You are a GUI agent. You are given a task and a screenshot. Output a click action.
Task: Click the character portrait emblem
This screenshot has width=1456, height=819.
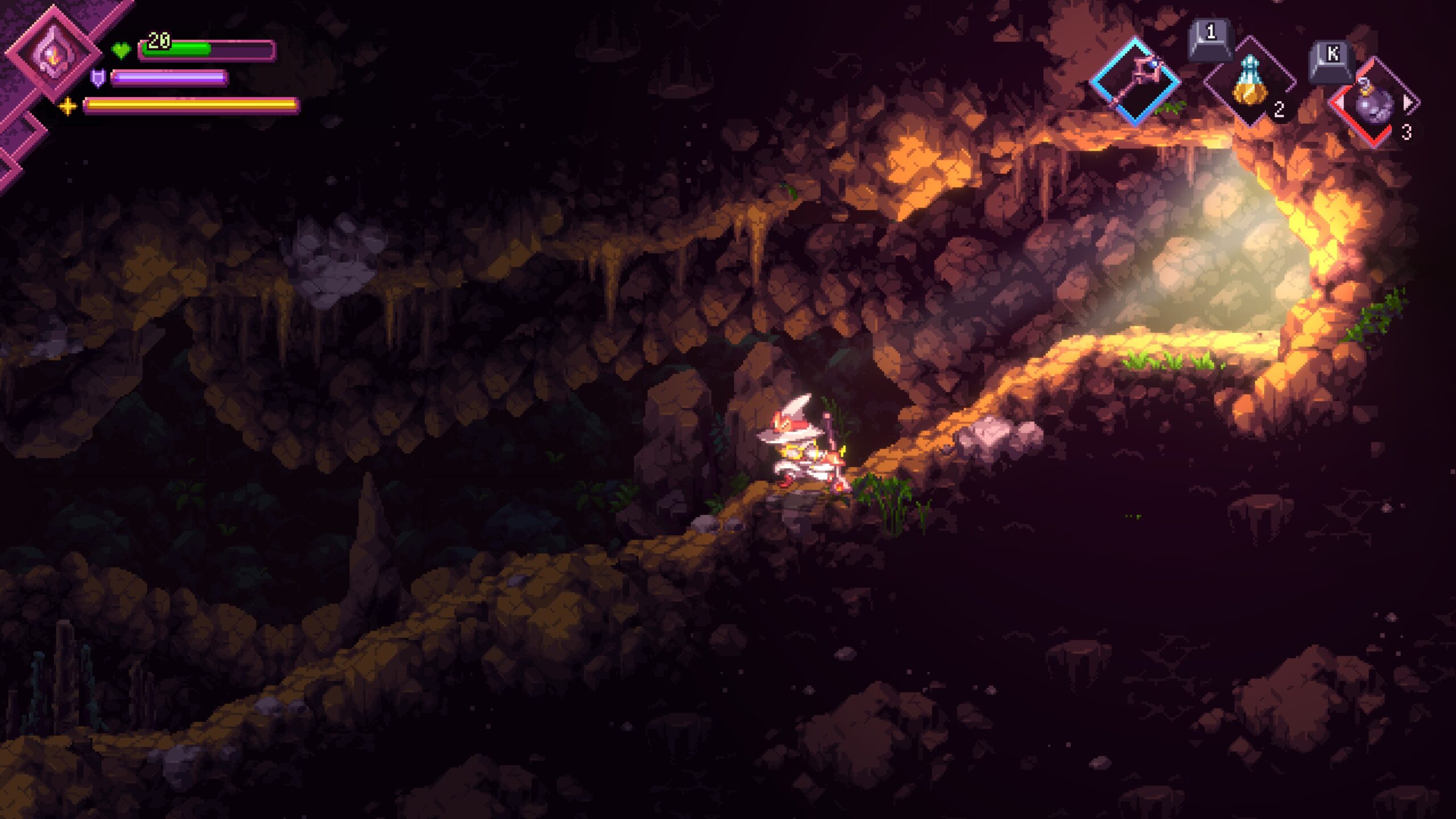pos(53,55)
